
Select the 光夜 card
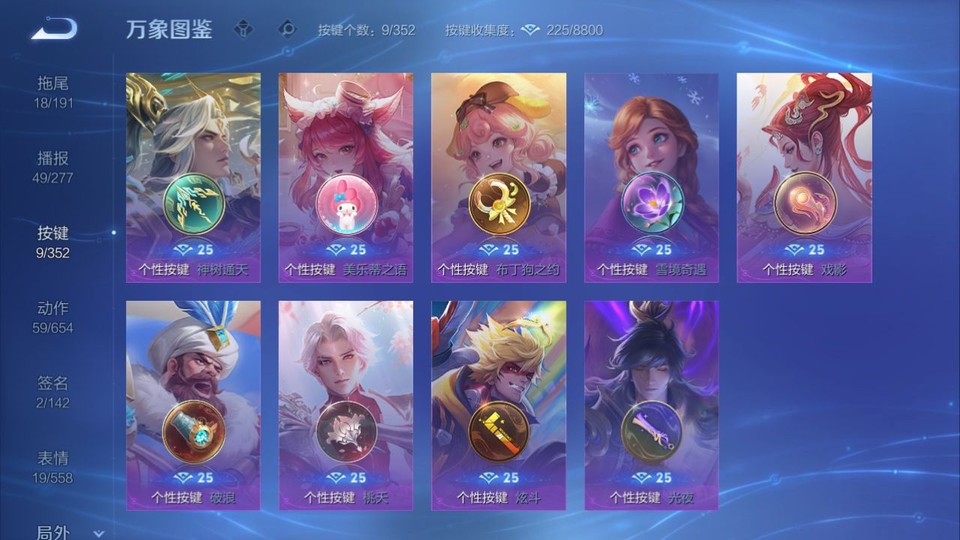pos(651,405)
